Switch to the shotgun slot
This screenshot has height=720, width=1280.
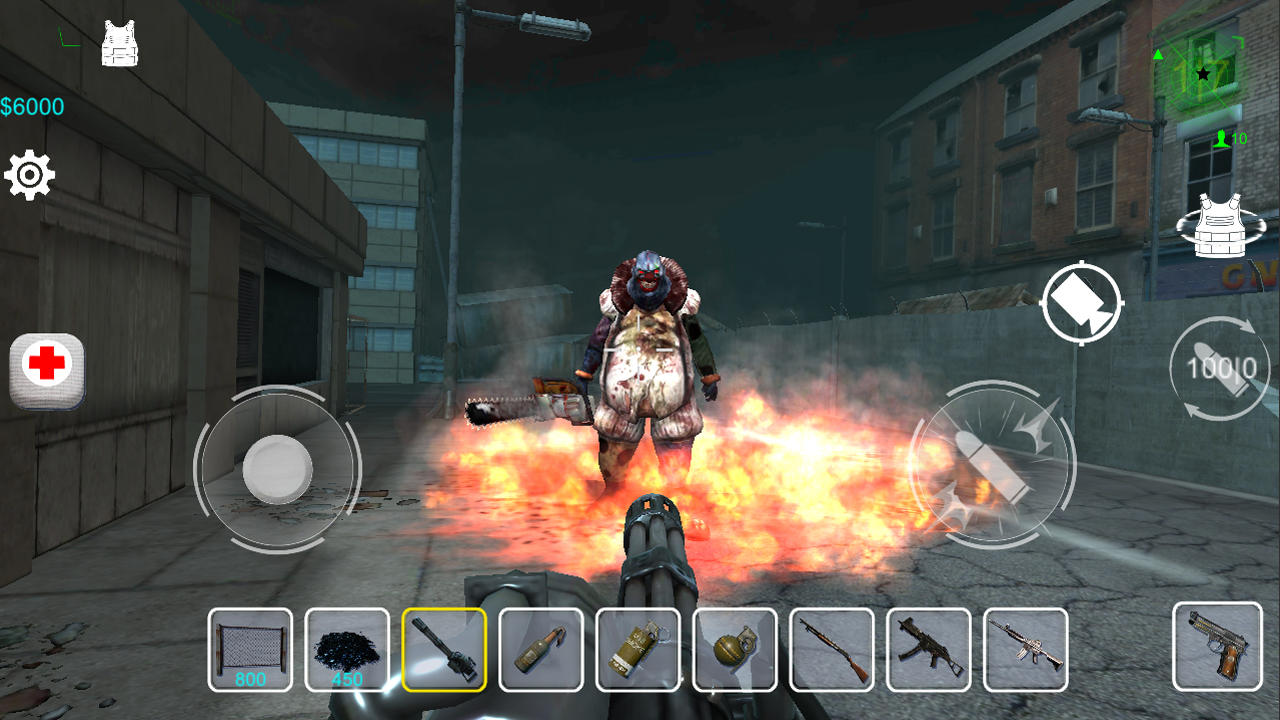[x=830, y=649]
